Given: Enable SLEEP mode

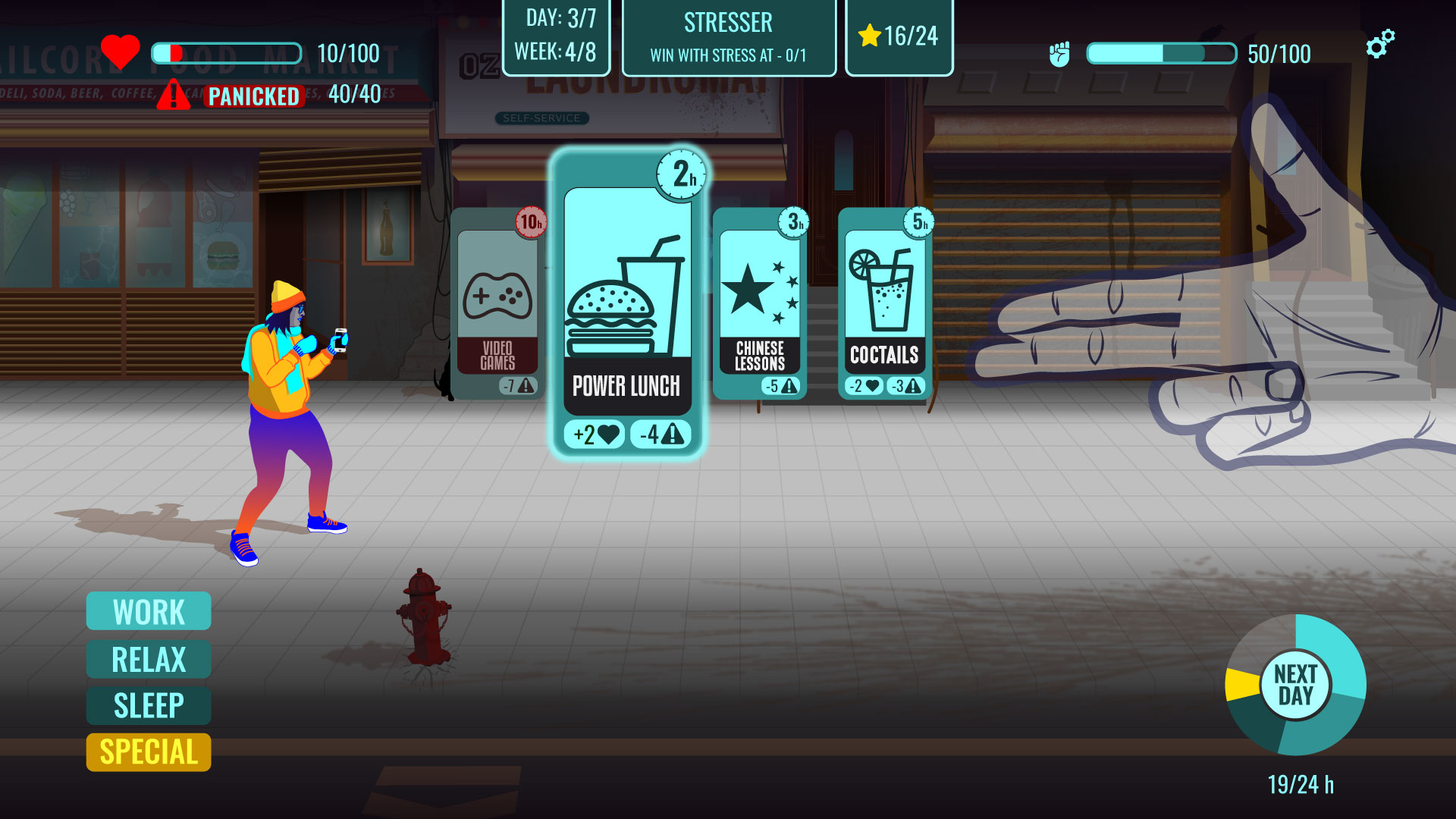Looking at the screenshot, I should coord(148,704).
